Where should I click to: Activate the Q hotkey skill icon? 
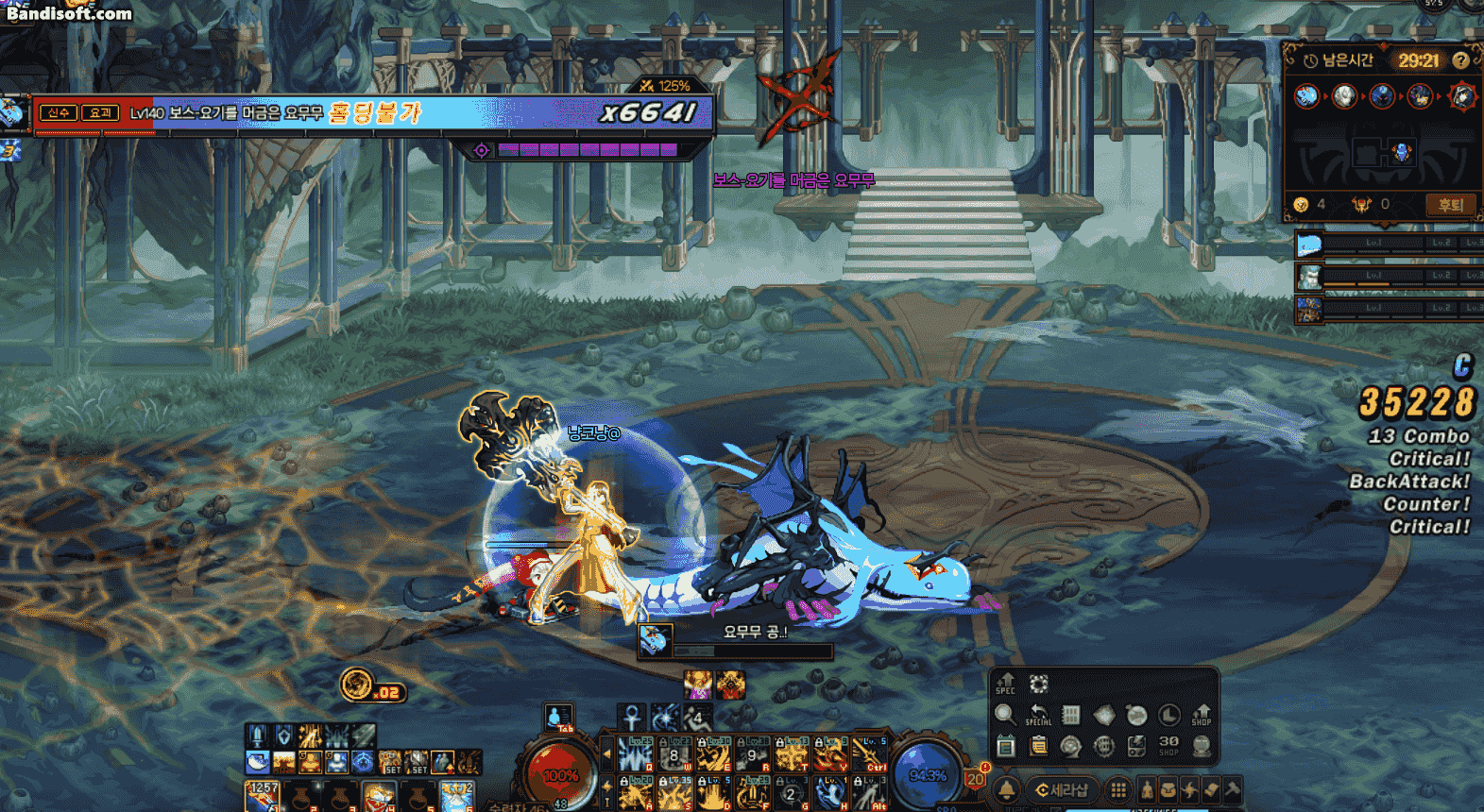[636, 754]
